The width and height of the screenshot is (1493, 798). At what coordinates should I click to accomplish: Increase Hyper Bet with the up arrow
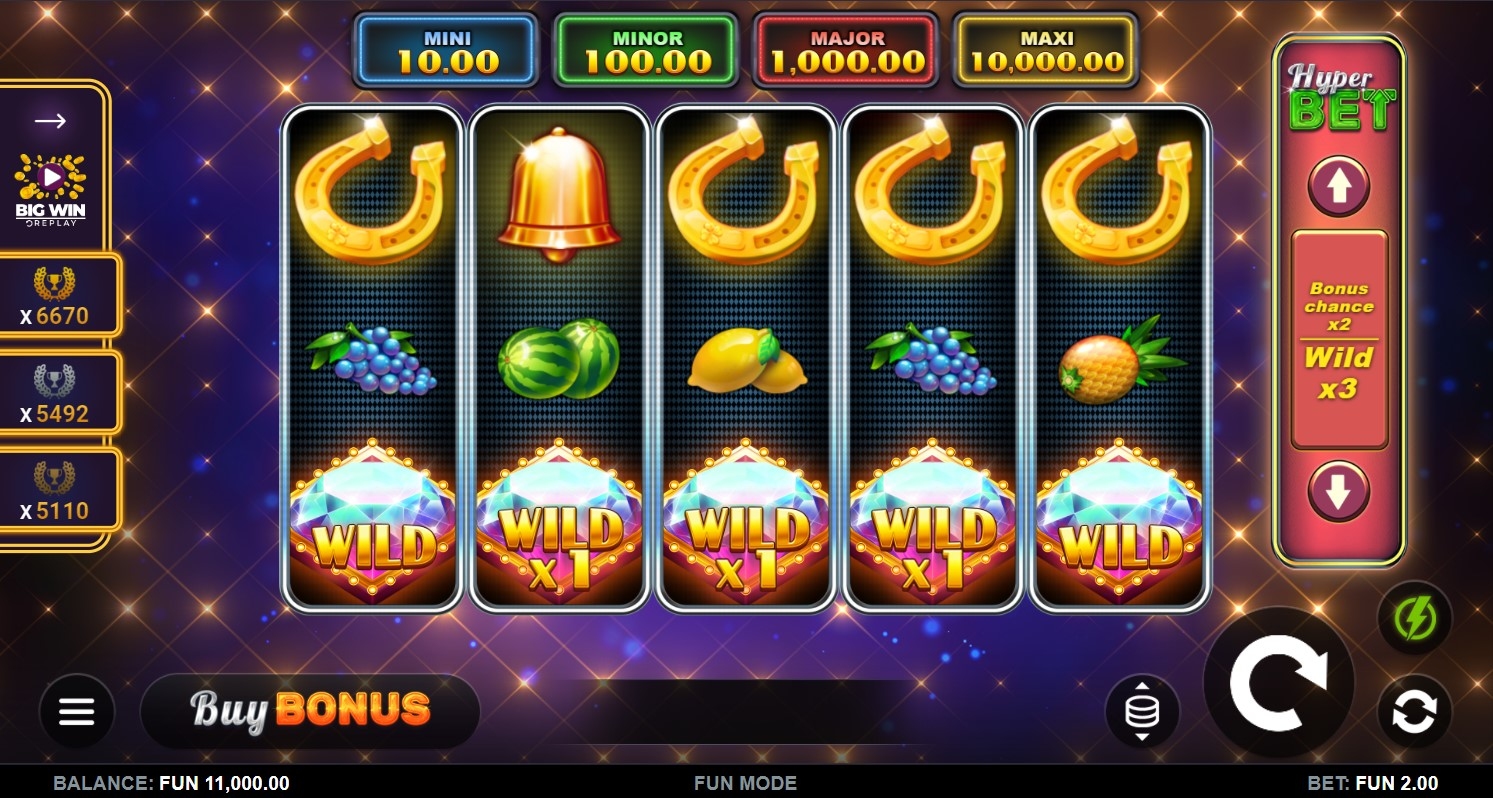[1338, 186]
